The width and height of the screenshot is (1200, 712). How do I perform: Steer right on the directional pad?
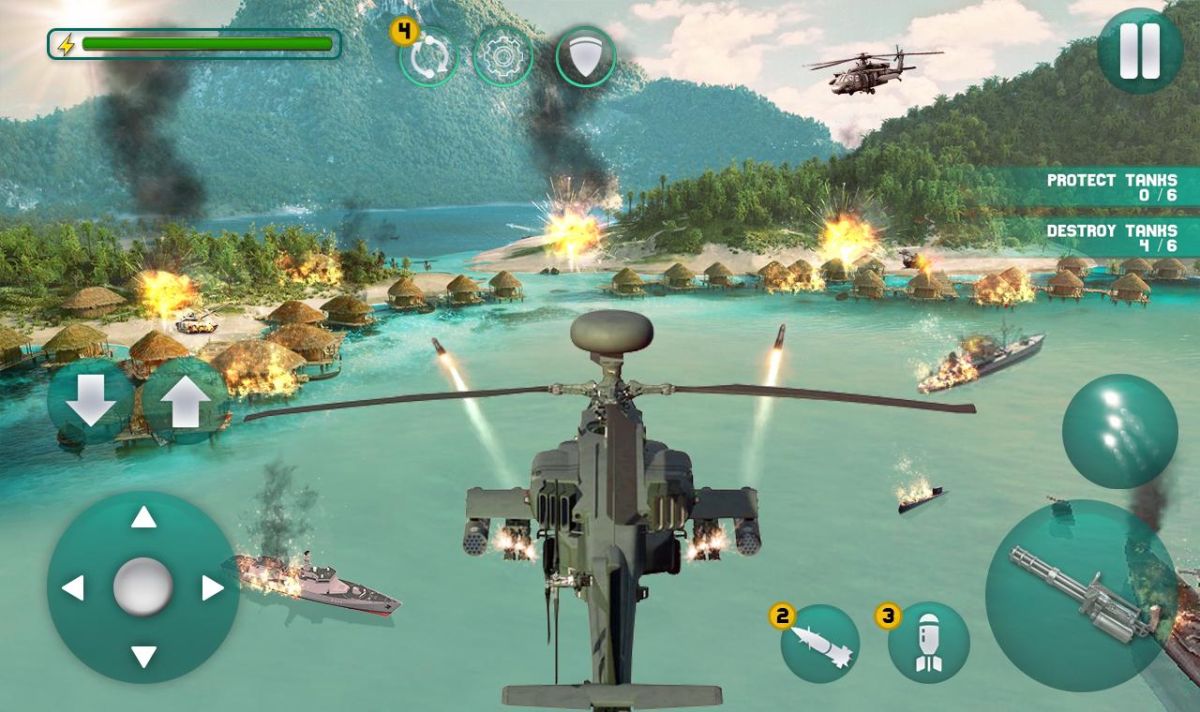[x=212, y=588]
